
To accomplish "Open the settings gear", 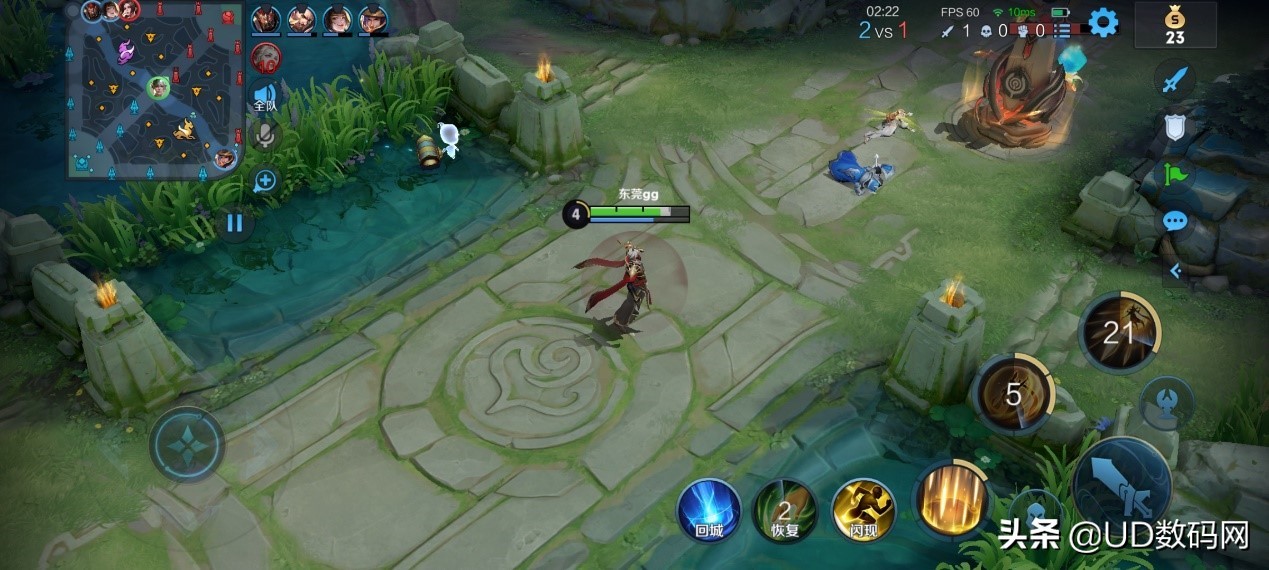I will [1103, 22].
